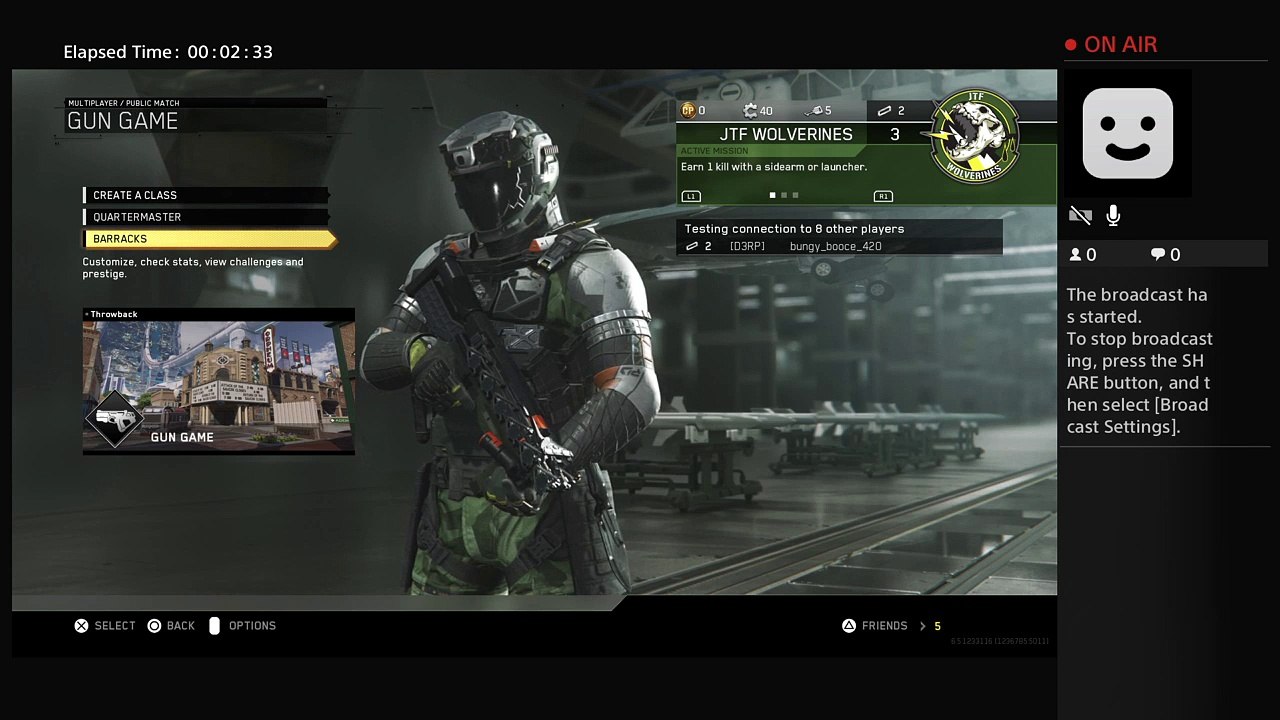Show the broadcast comments count
This screenshot has height=720, width=1280.
tap(1165, 255)
